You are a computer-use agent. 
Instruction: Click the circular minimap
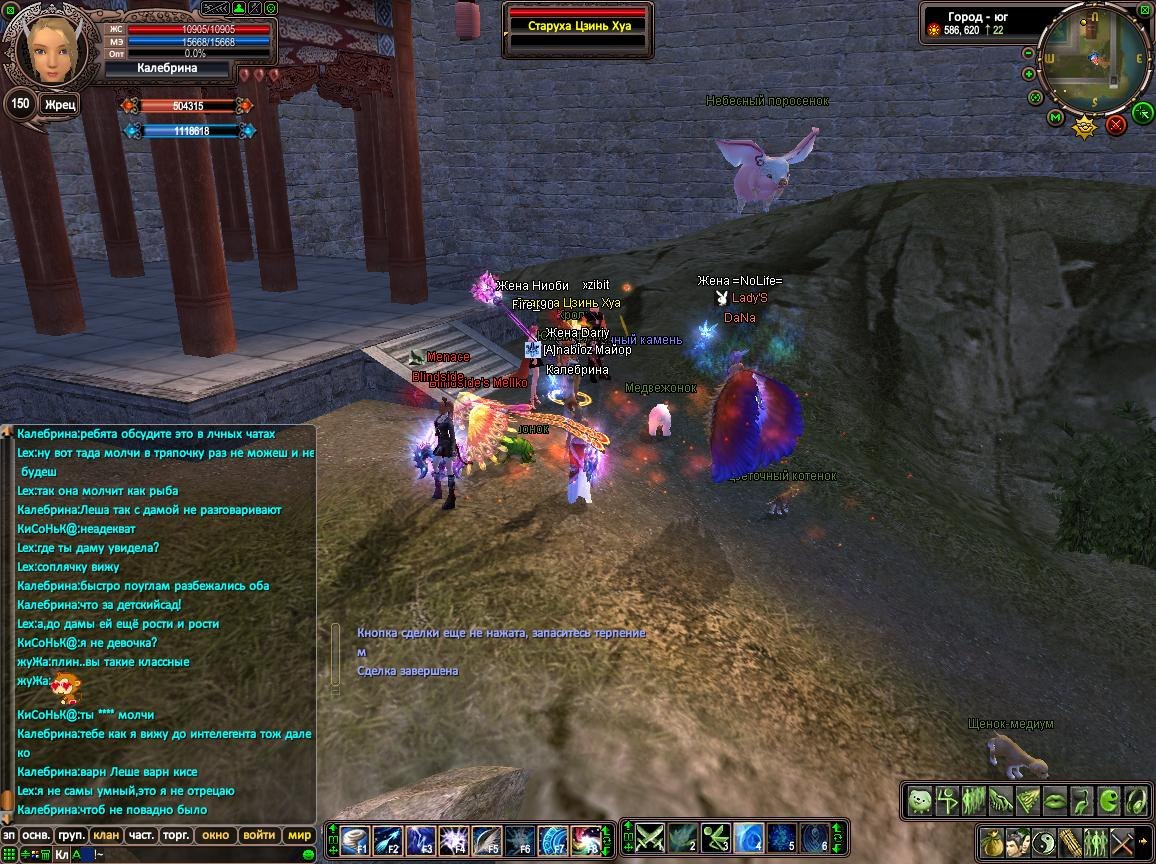pyautogui.click(x=1095, y=62)
